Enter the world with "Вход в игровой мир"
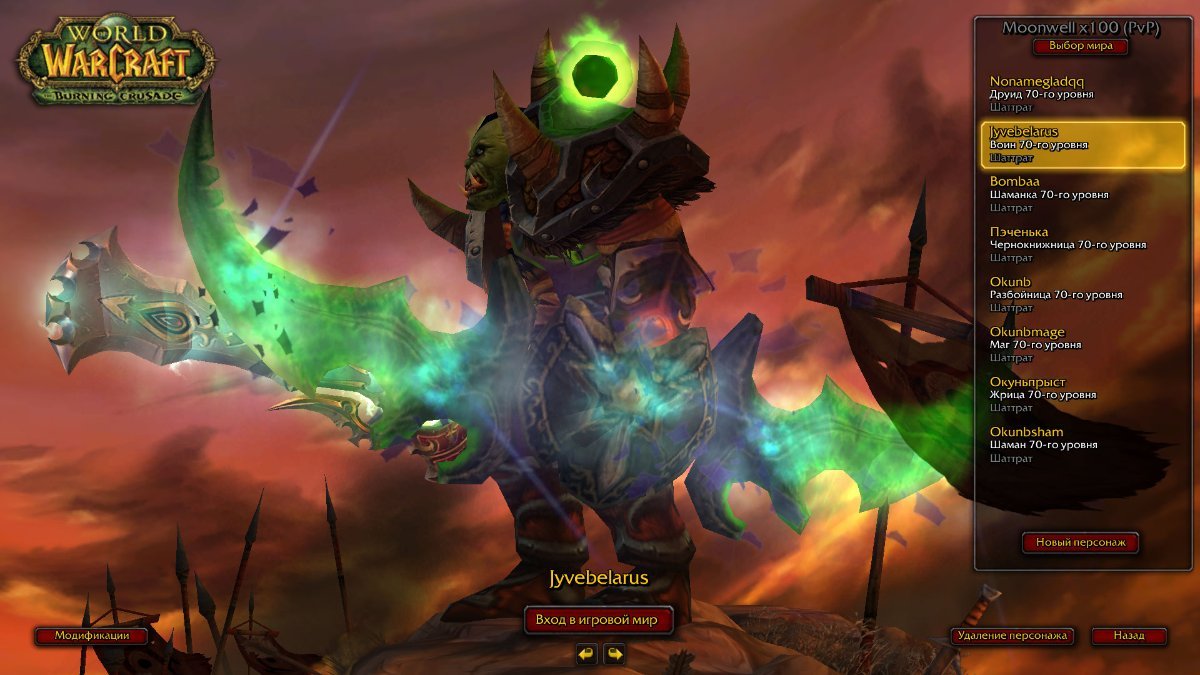Screen dimensions: 1200x675 click(596, 620)
